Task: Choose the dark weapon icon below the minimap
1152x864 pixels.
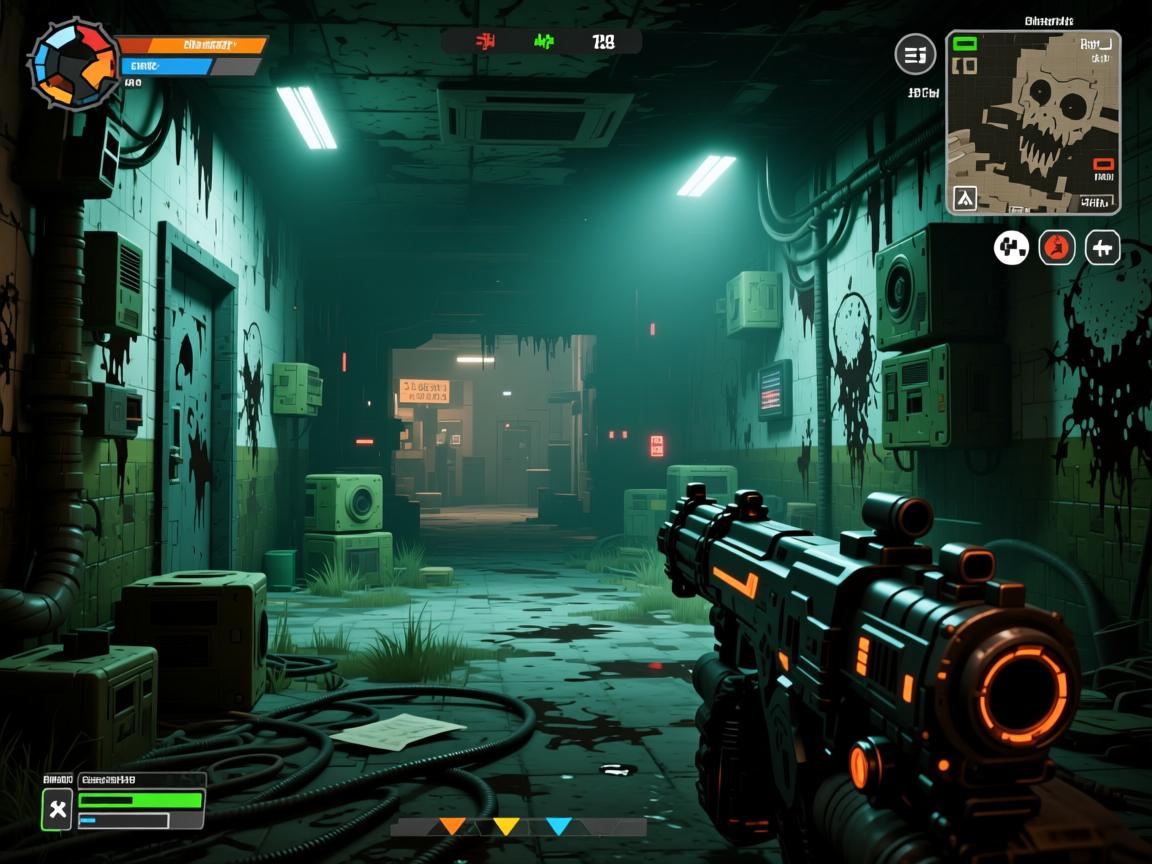Action: (x=1103, y=247)
